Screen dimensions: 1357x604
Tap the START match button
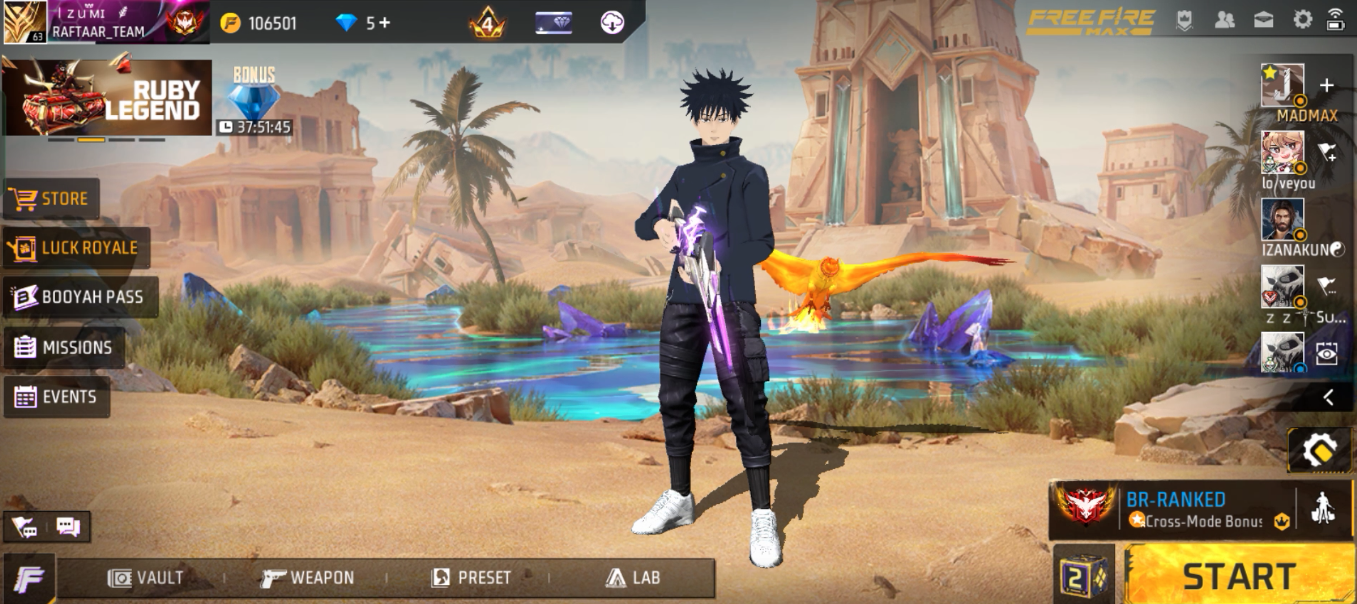(x=1239, y=576)
